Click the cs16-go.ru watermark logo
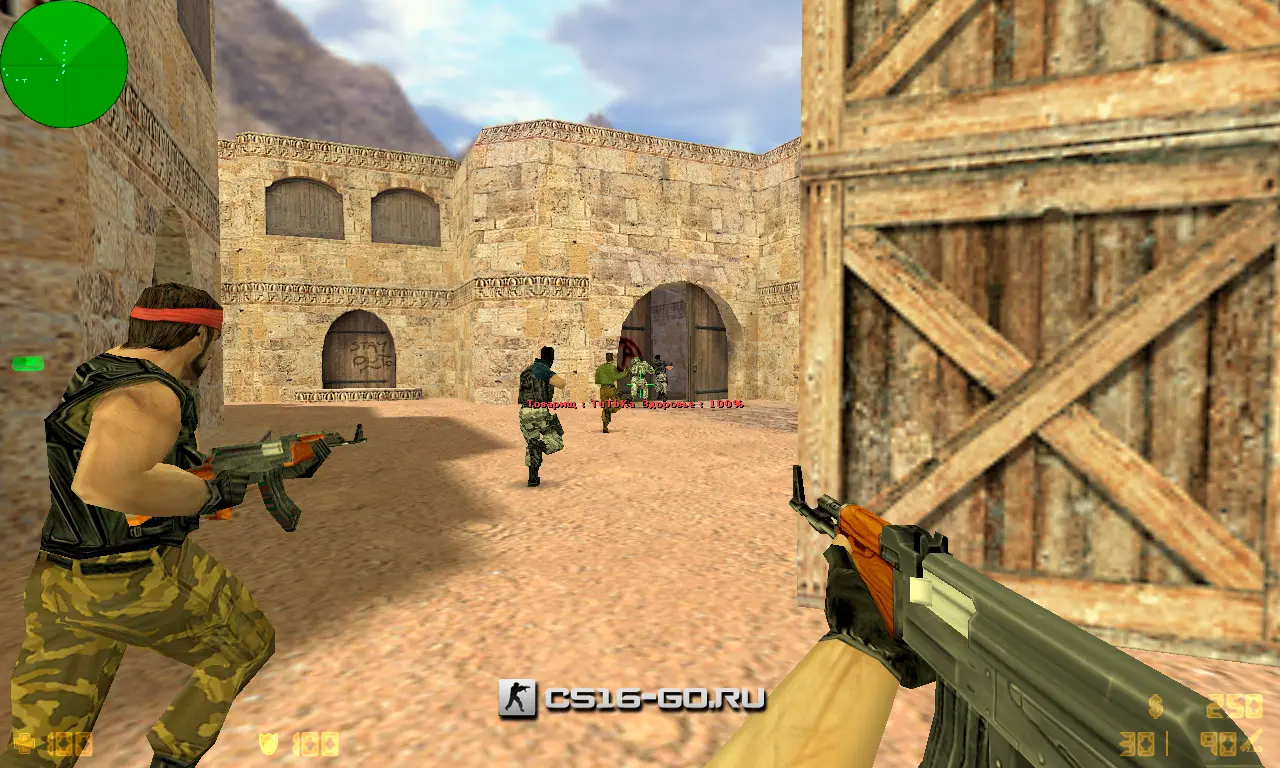1280x768 pixels. pos(632,698)
